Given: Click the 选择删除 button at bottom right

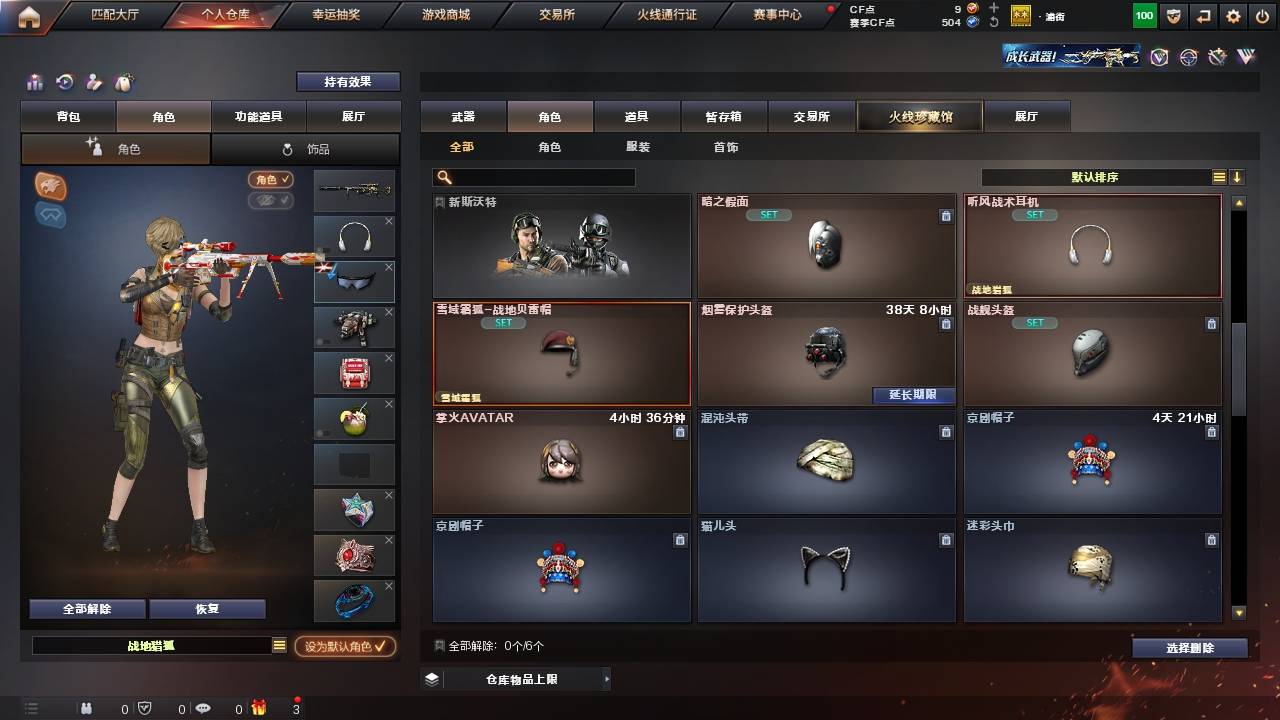Looking at the screenshot, I should [1189, 647].
